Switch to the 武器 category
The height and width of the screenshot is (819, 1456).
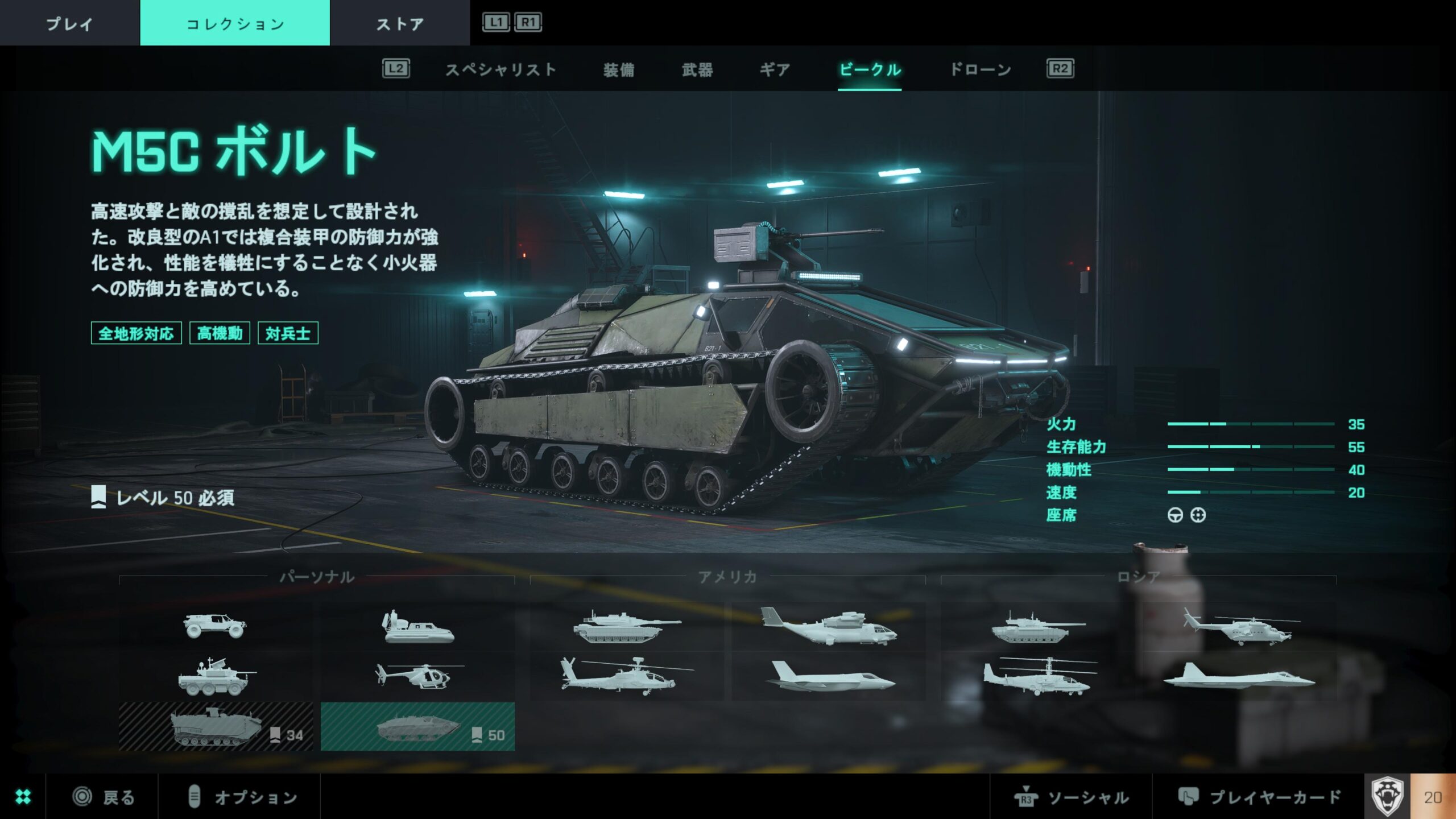(697, 70)
